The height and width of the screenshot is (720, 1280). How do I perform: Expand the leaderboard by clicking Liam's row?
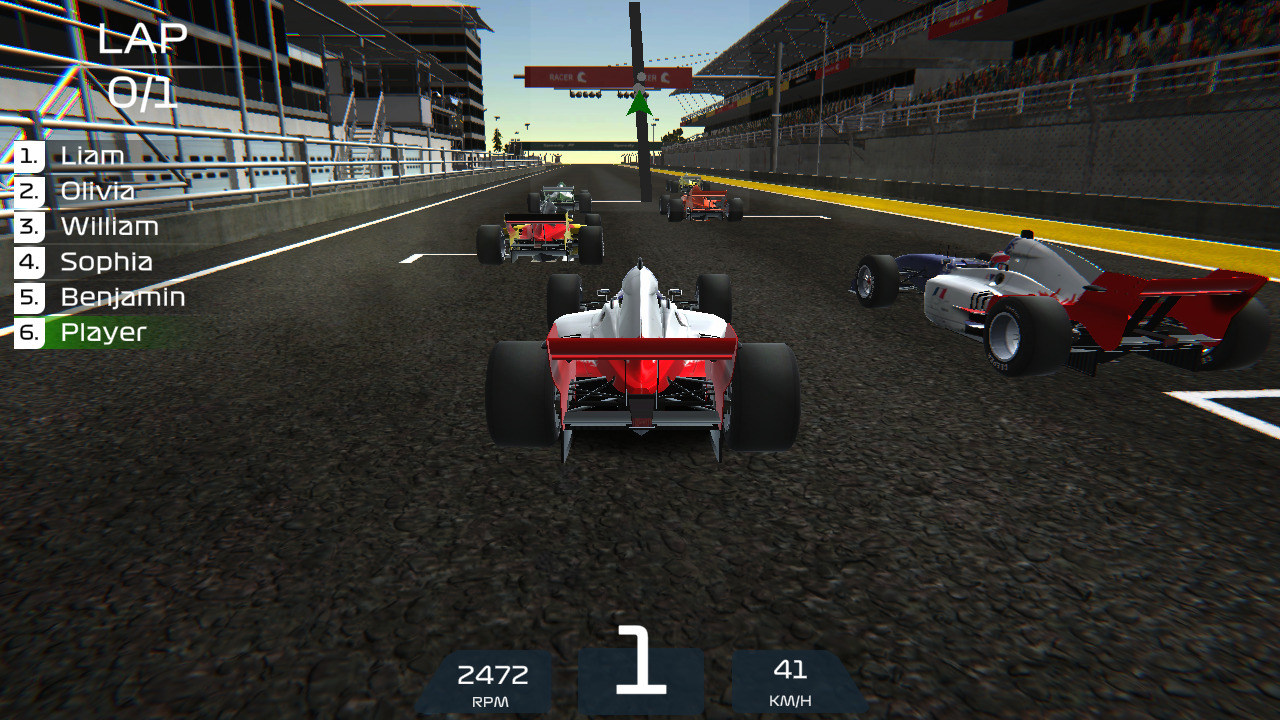tap(92, 155)
